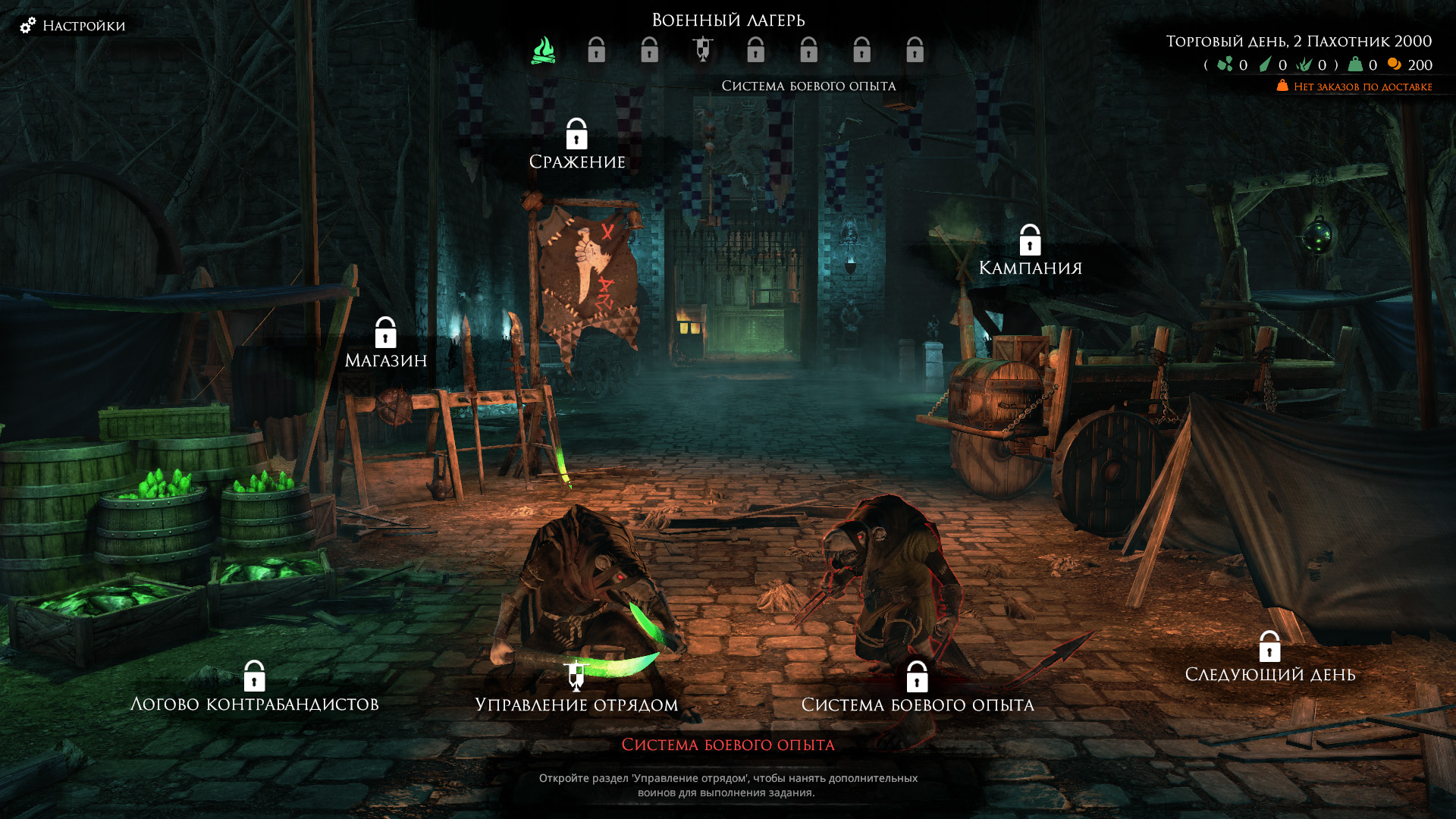Click the lock icon above Кампания
Image resolution: width=1456 pixels, height=819 pixels.
[1030, 241]
